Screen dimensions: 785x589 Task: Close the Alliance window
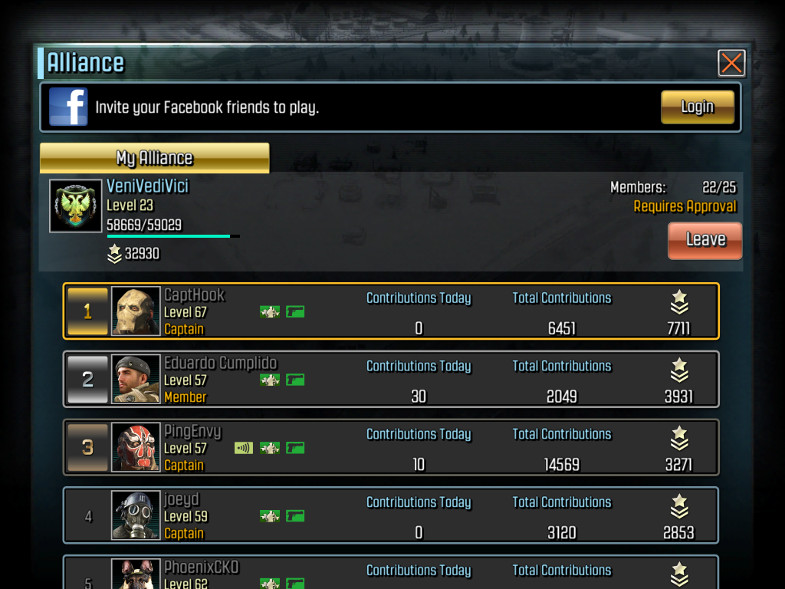point(731,63)
